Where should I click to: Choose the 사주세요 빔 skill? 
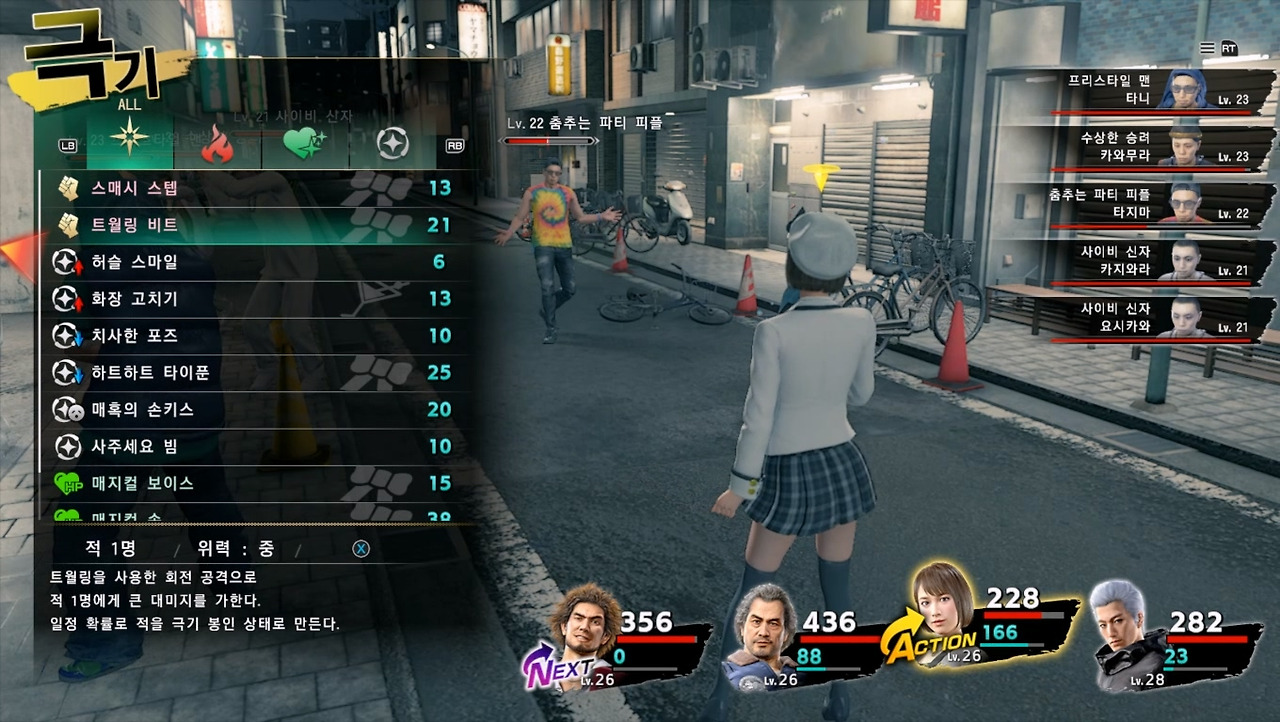pos(250,446)
